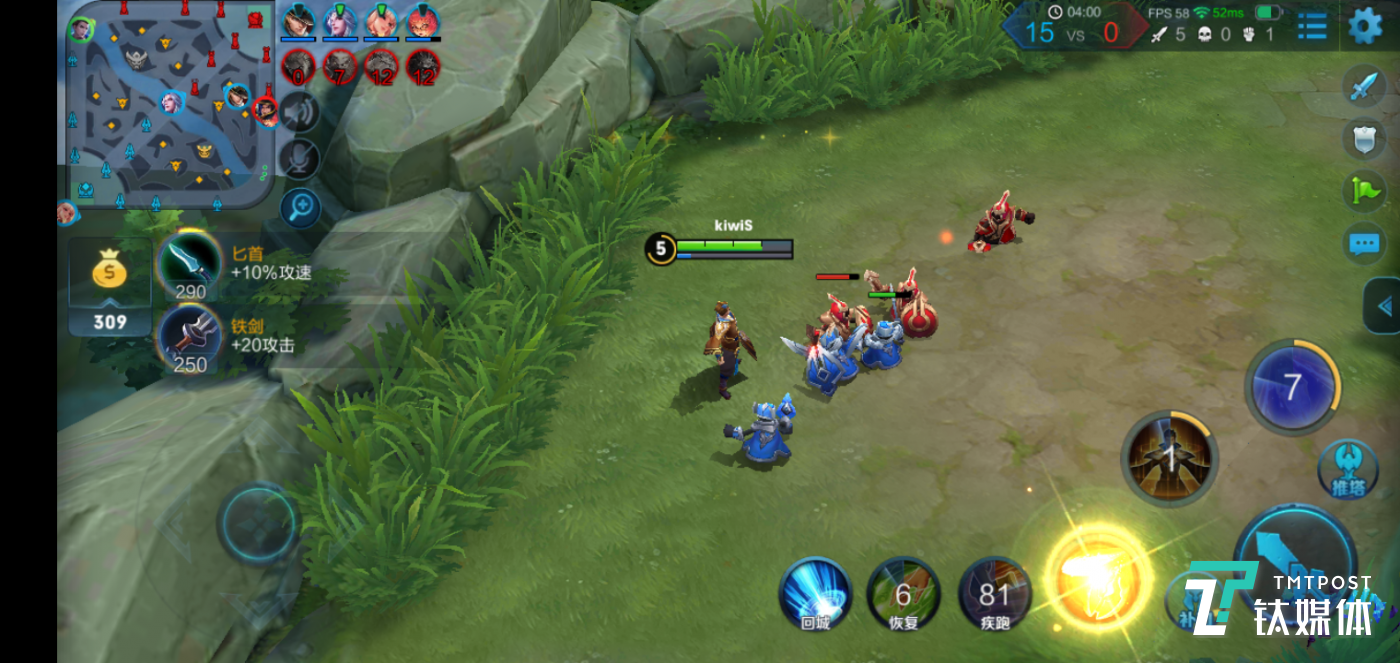
Task: Send the blue sword attack signal
Action: click(1364, 87)
